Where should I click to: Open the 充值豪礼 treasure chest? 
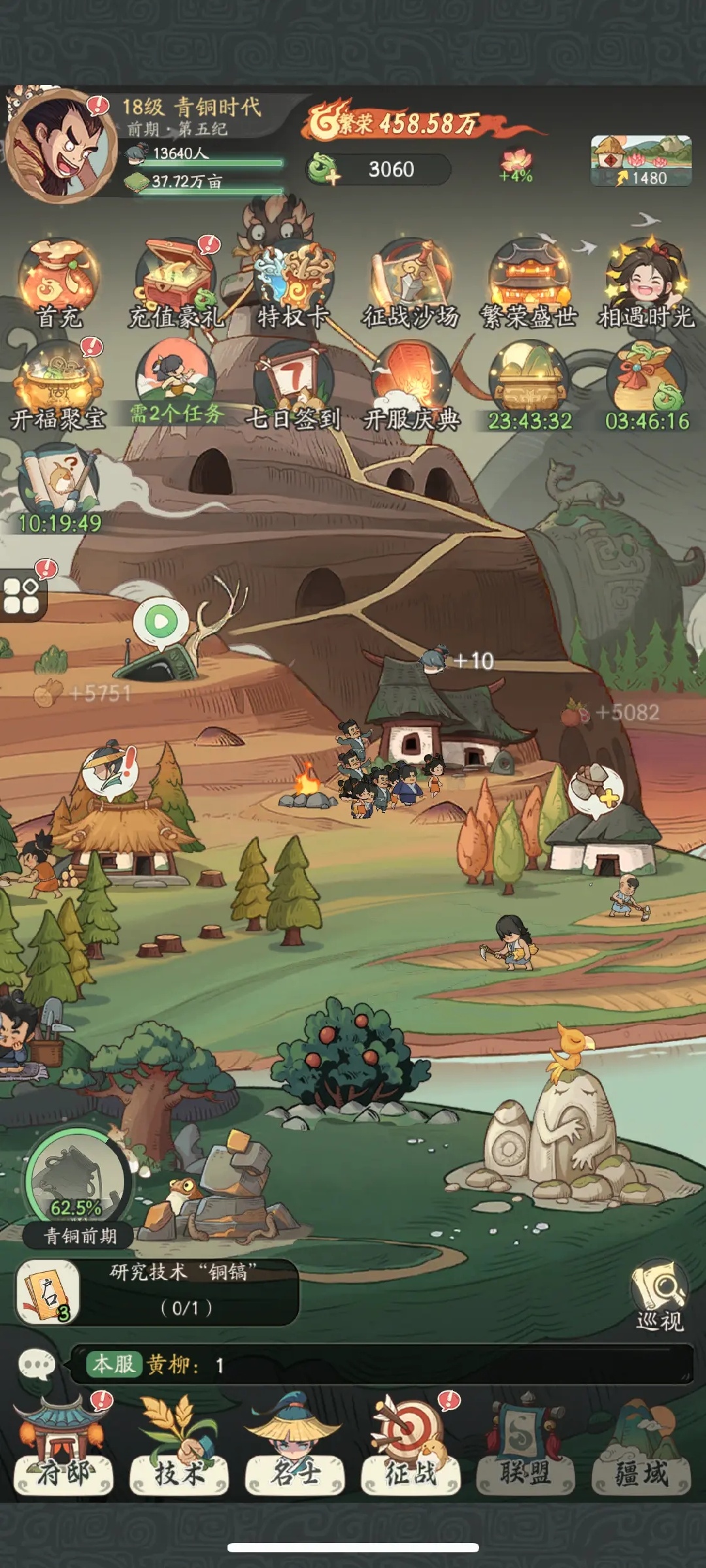pyautogui.click(x=176, y=281)
